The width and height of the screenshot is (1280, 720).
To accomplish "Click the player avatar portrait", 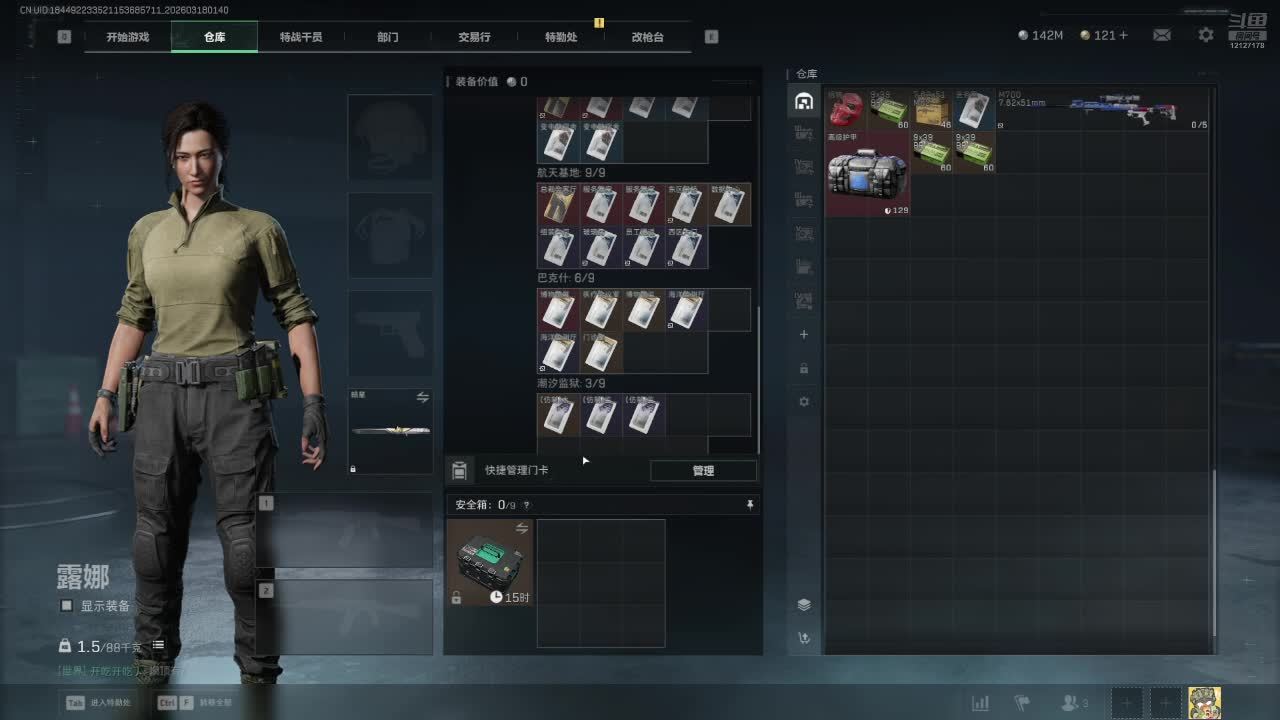I will pyautogui.click(x=1204, y=702).
